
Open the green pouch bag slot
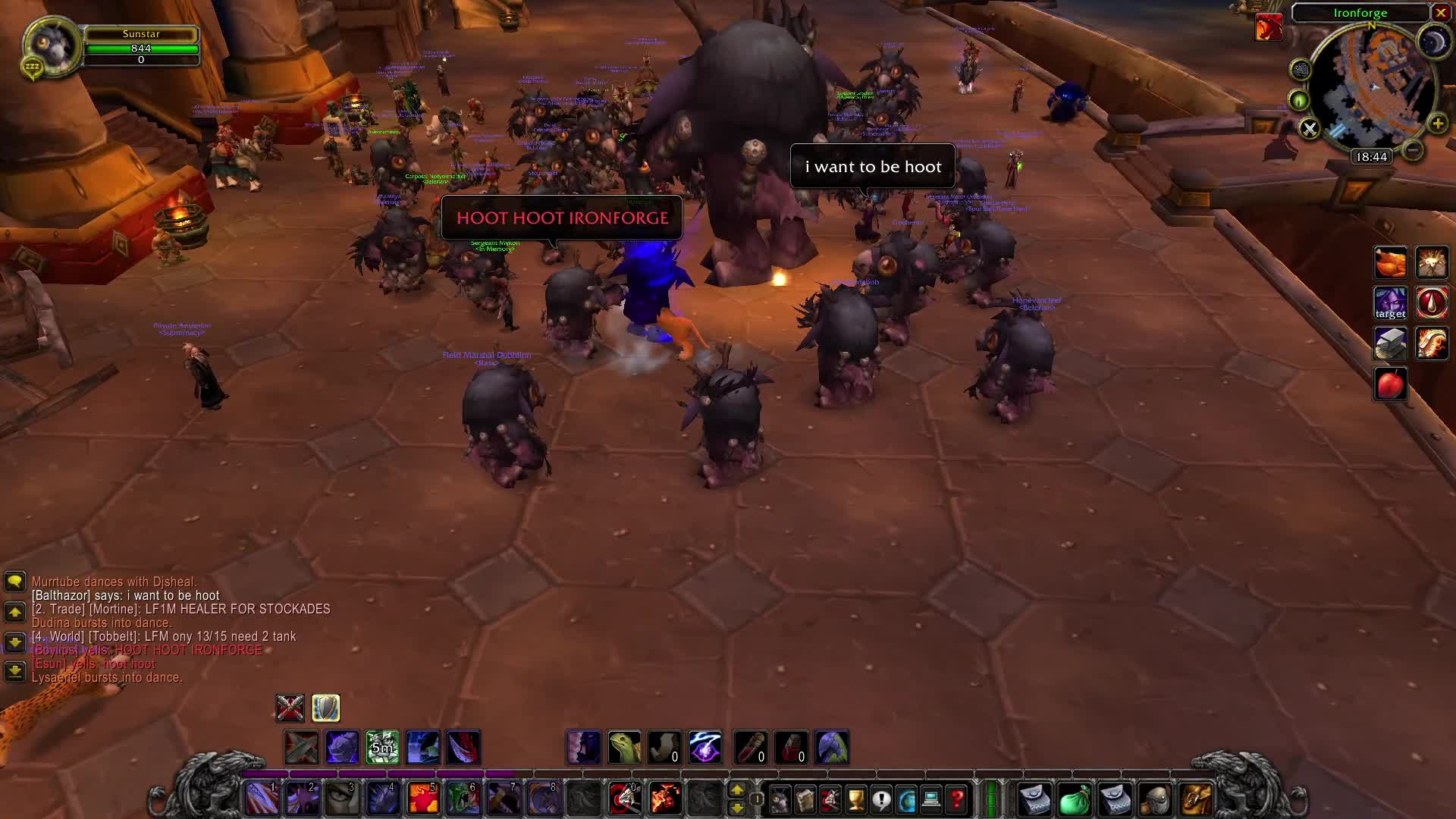pyautogui.click(x=1075, y=799)
